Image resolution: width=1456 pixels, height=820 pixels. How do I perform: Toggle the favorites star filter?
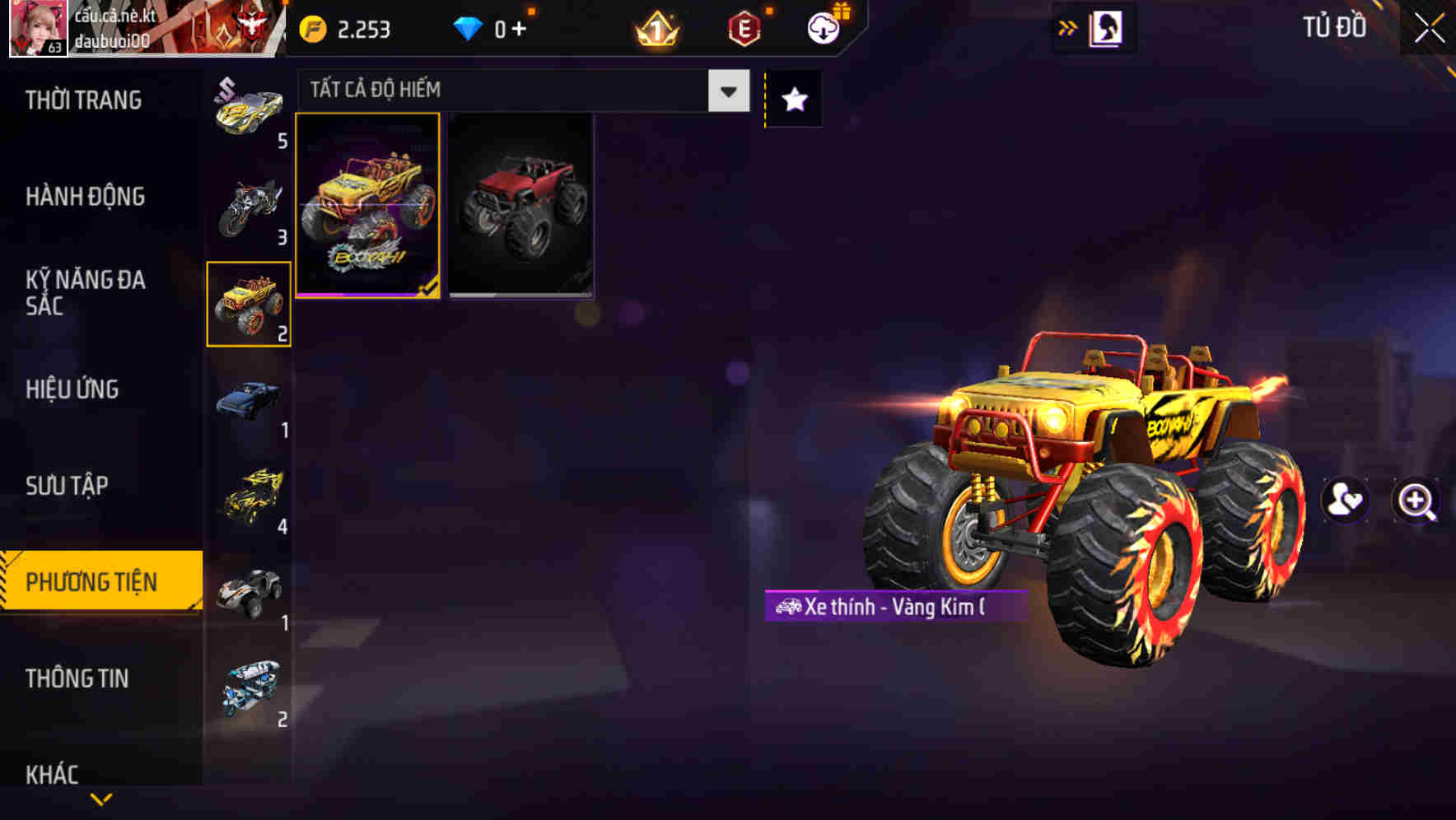792,99
